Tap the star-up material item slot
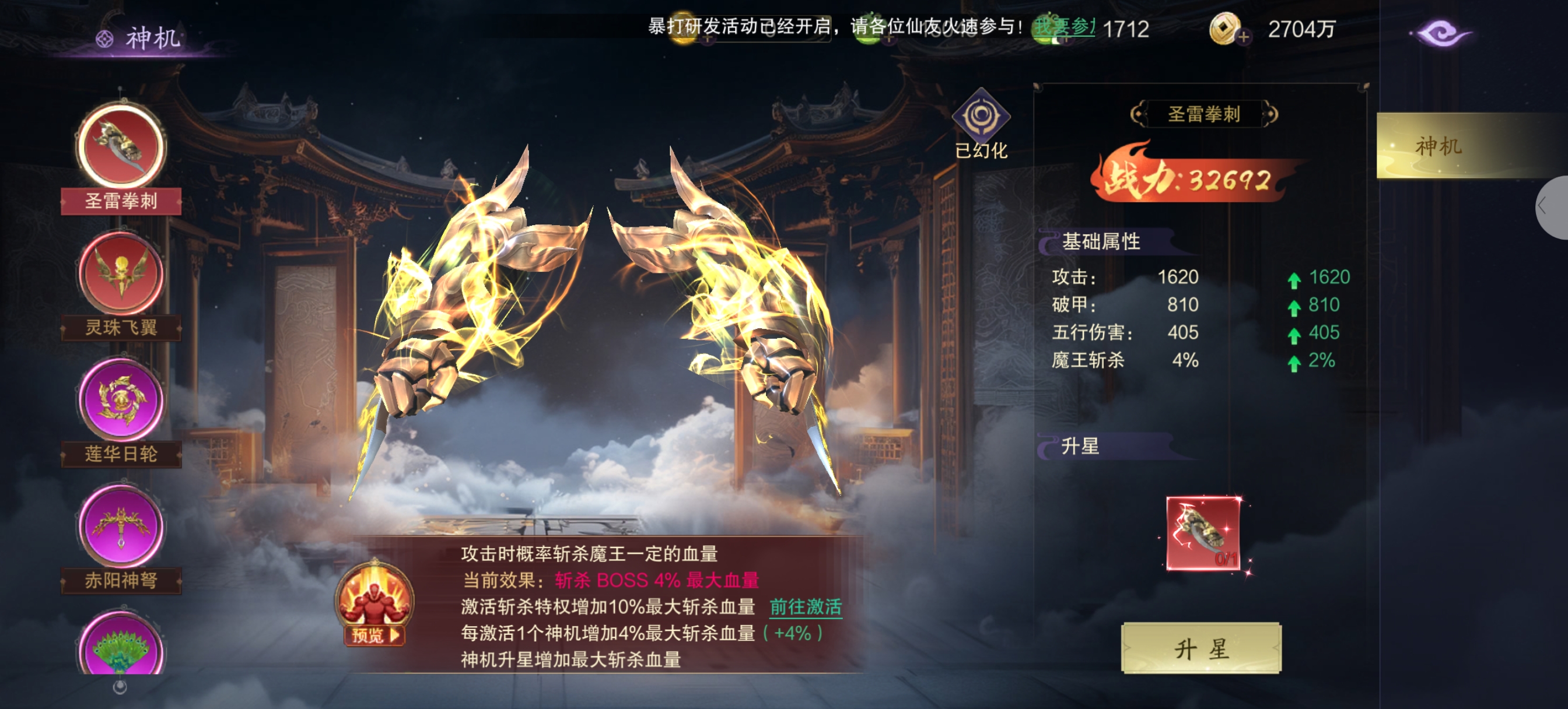Viewport: 1568px width, 709px height. pyautogui.click(x=1203, y=533)
